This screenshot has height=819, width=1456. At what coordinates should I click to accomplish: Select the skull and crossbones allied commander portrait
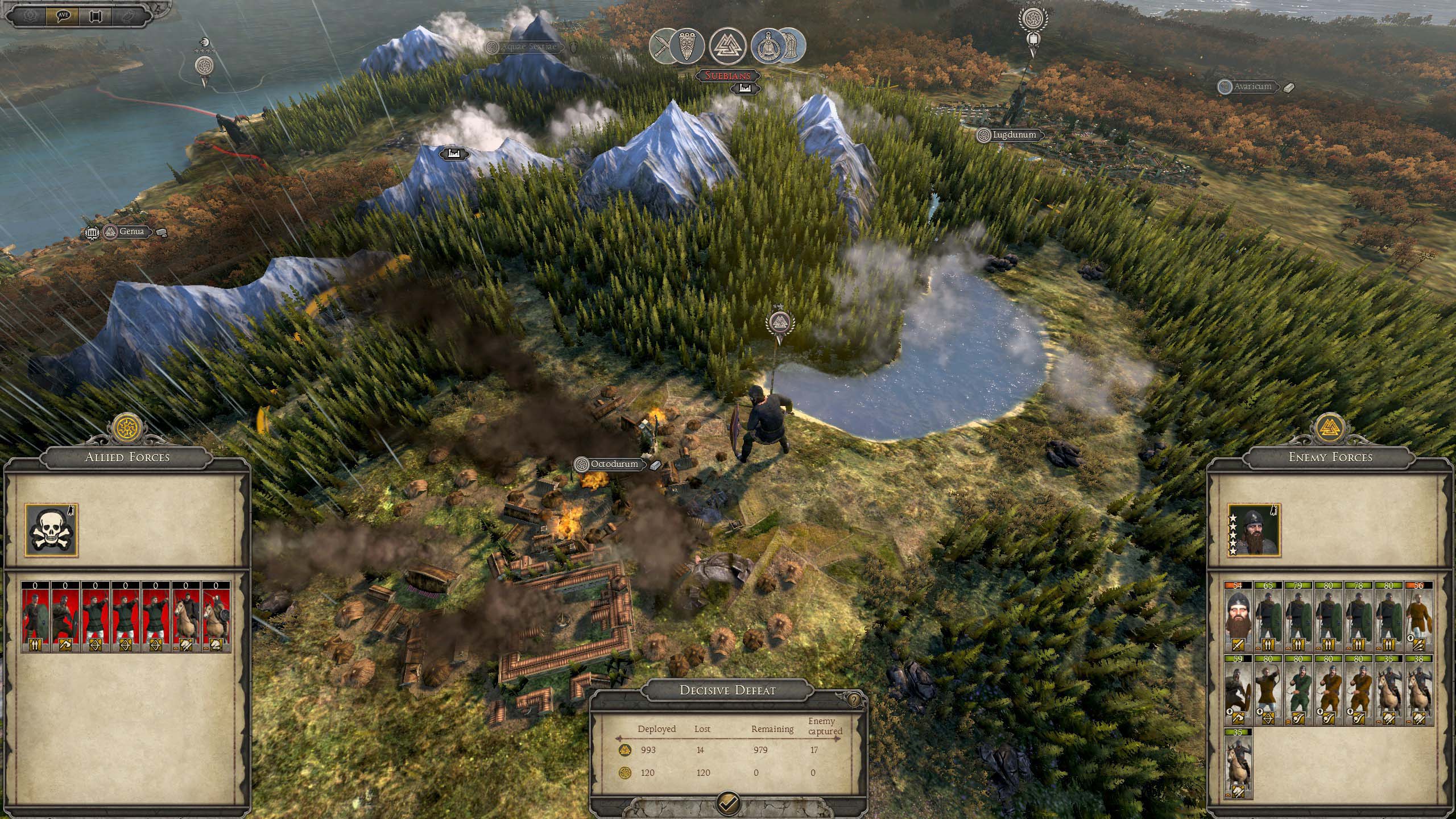point(51,530)
